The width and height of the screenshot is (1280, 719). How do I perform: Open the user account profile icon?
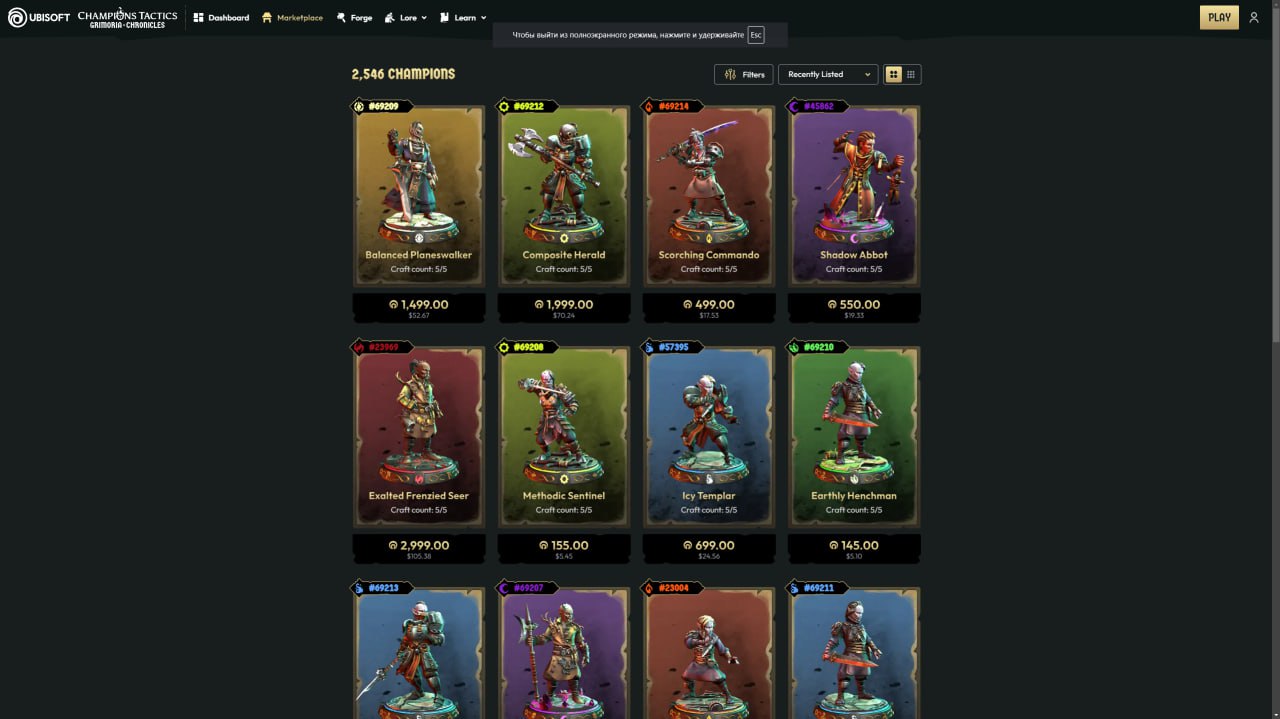tap(1254, 17)
